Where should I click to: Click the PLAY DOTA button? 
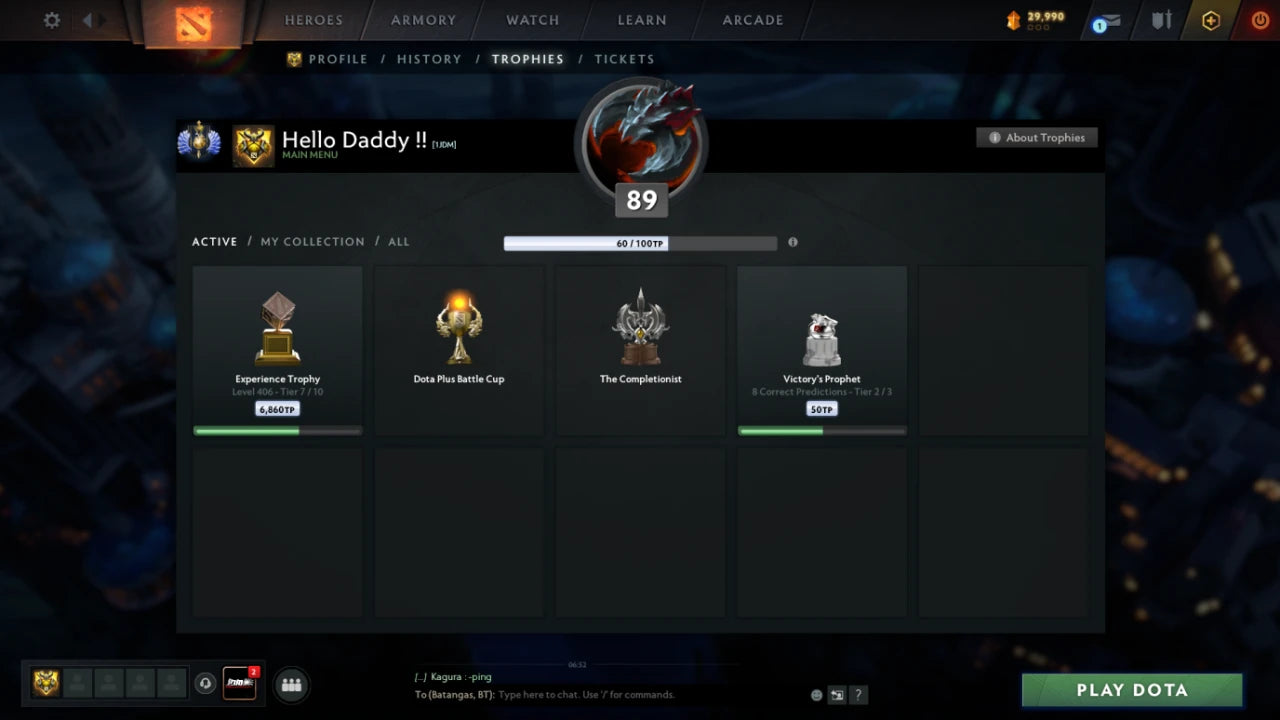point(1131,689)
